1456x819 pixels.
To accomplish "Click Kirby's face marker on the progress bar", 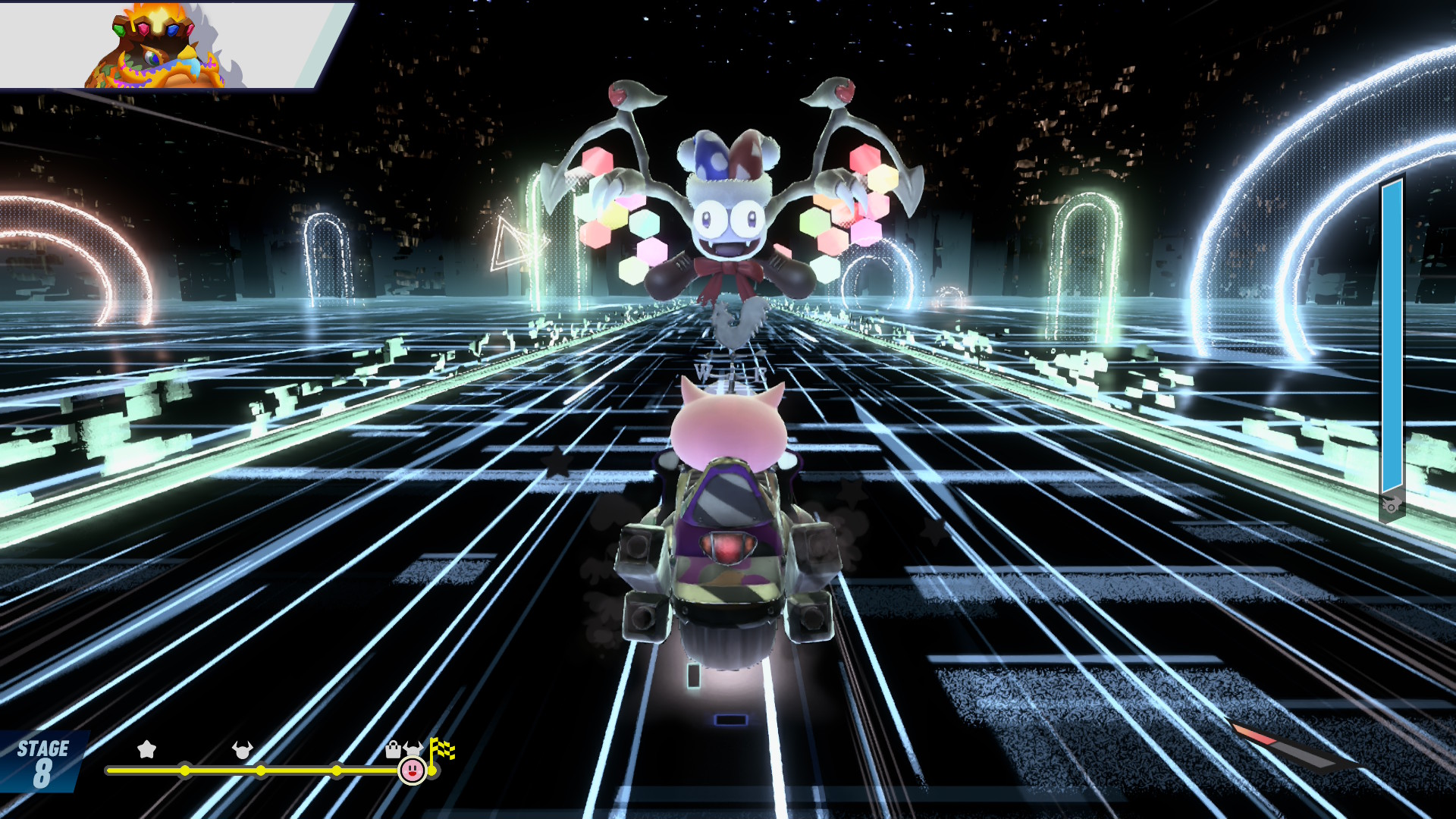I will click(x=412, y=770).
